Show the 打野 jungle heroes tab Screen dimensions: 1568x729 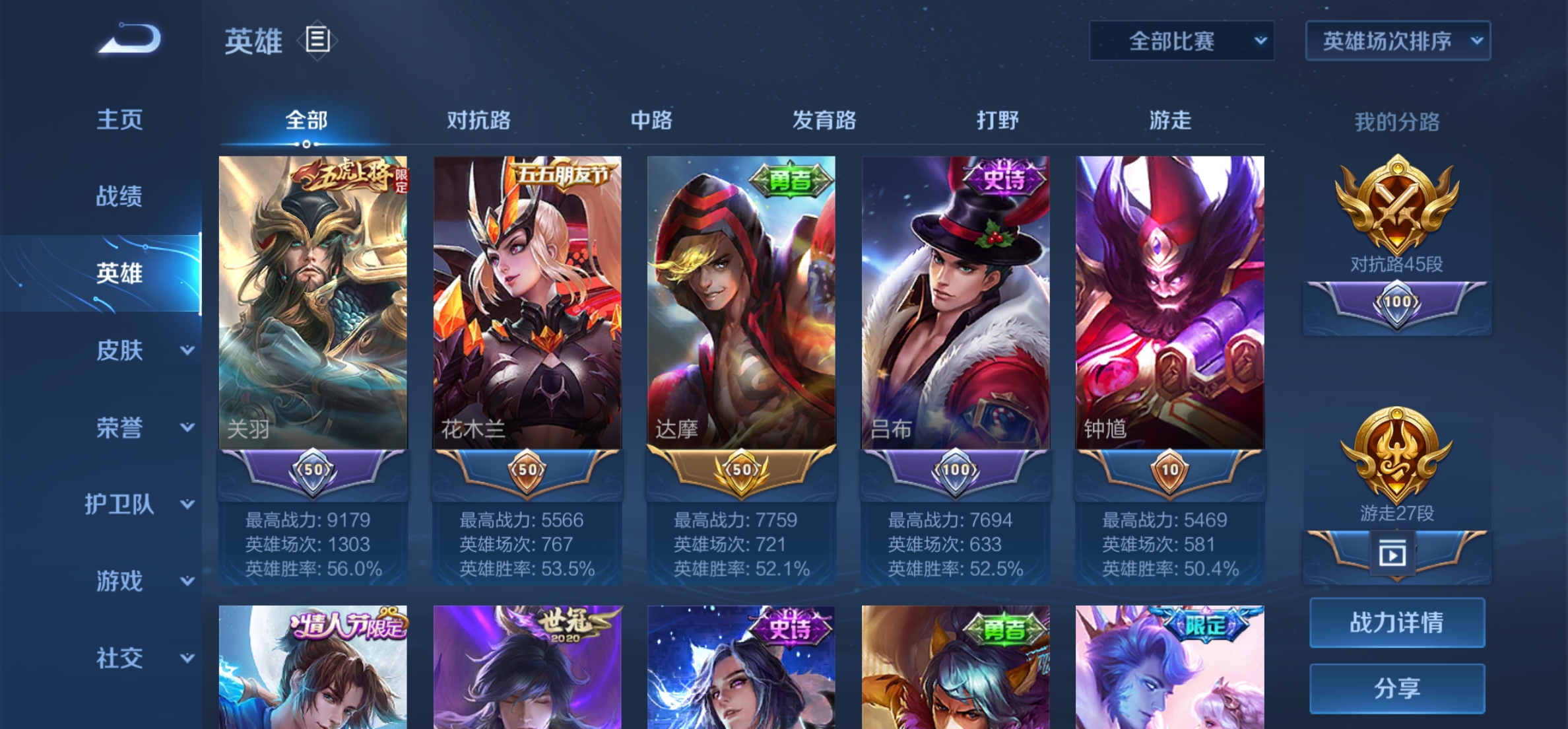point(997,120)
